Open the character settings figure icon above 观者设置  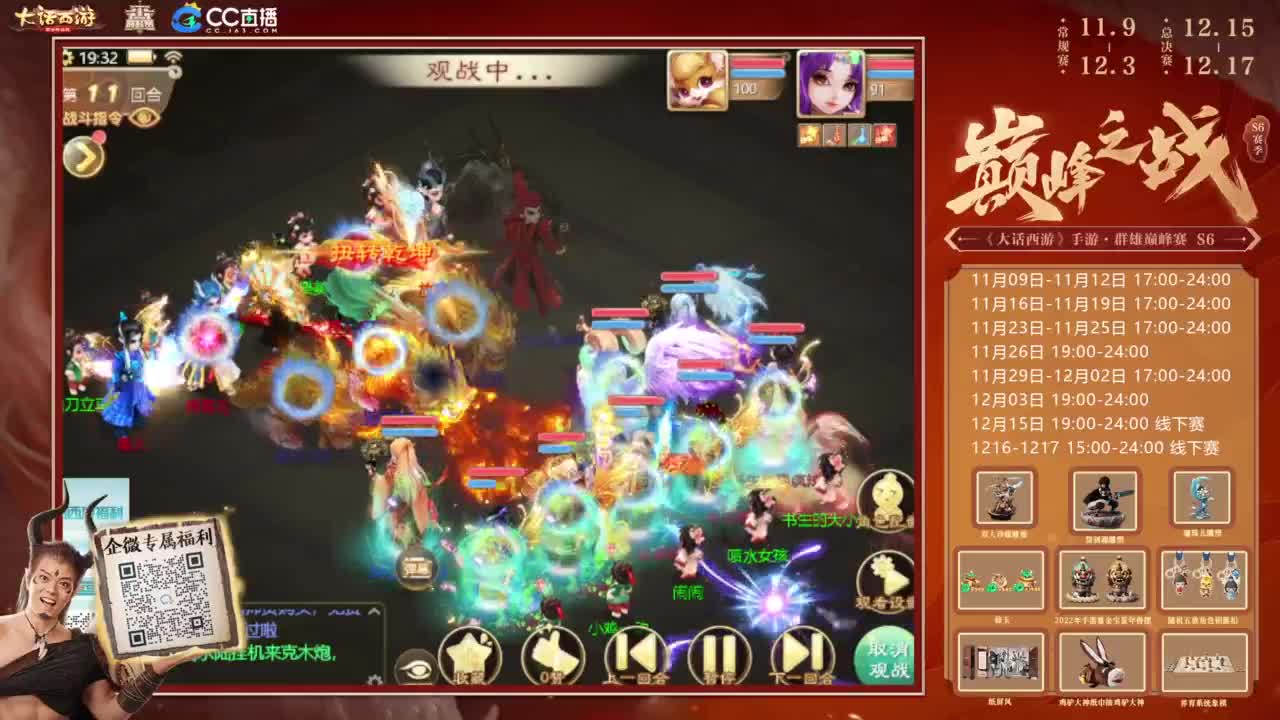[x=883, y=494]
